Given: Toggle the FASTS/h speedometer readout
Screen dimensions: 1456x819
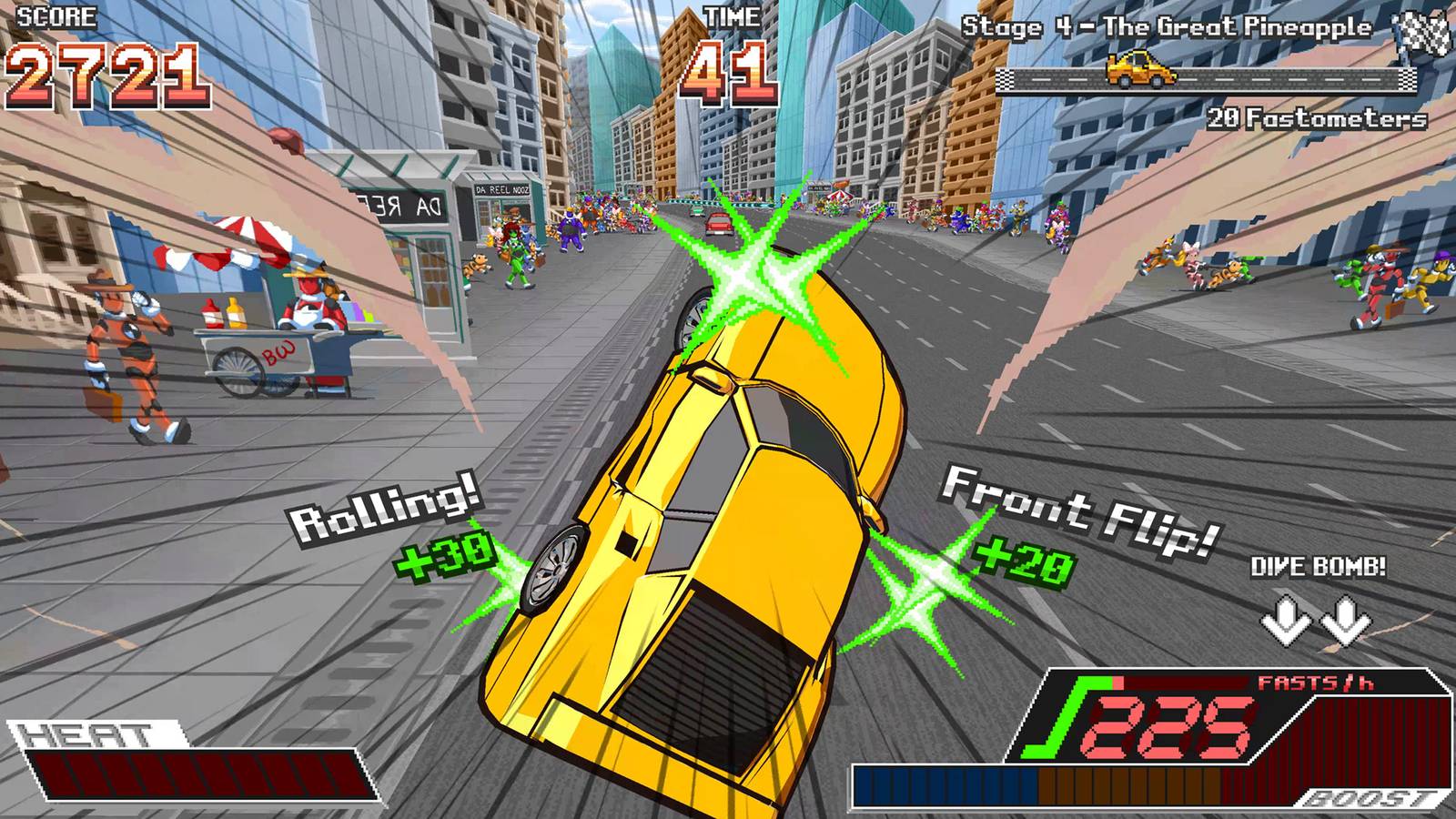Looking at the screenshot, I should click(1183, 719).
